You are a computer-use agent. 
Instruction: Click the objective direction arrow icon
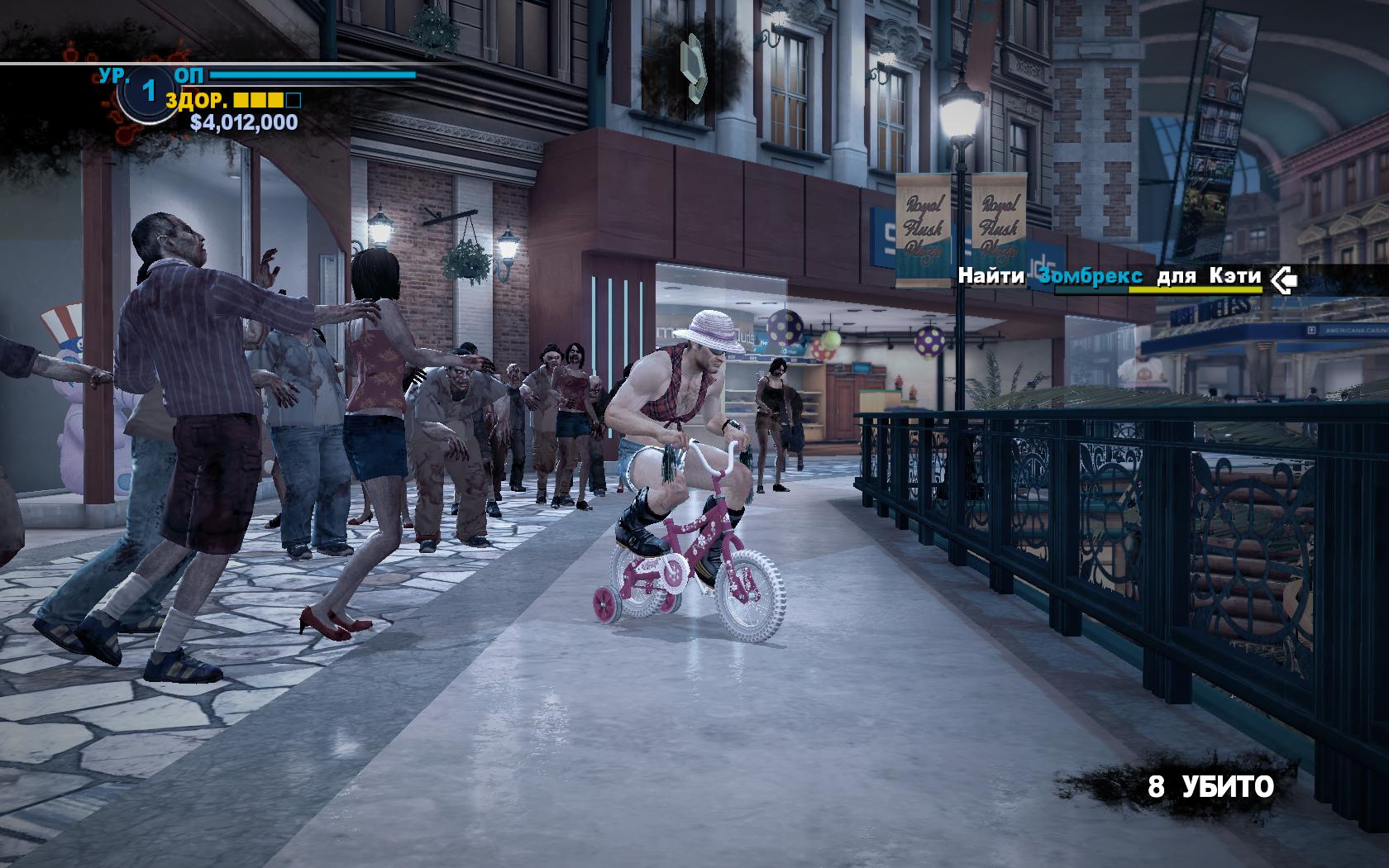[1284, 279]
